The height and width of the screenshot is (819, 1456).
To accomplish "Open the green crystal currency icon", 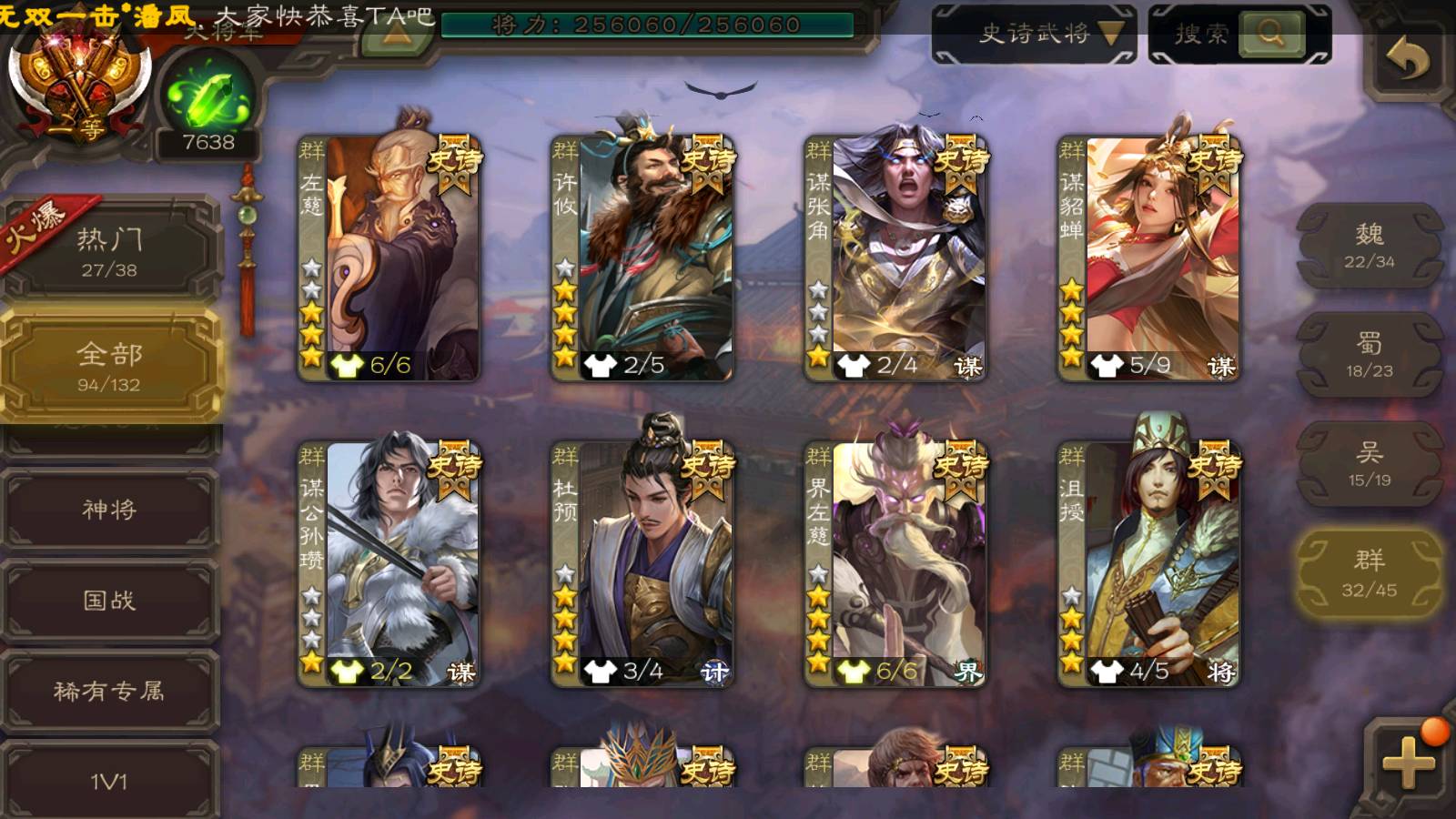I will click(x=208, y=98).
